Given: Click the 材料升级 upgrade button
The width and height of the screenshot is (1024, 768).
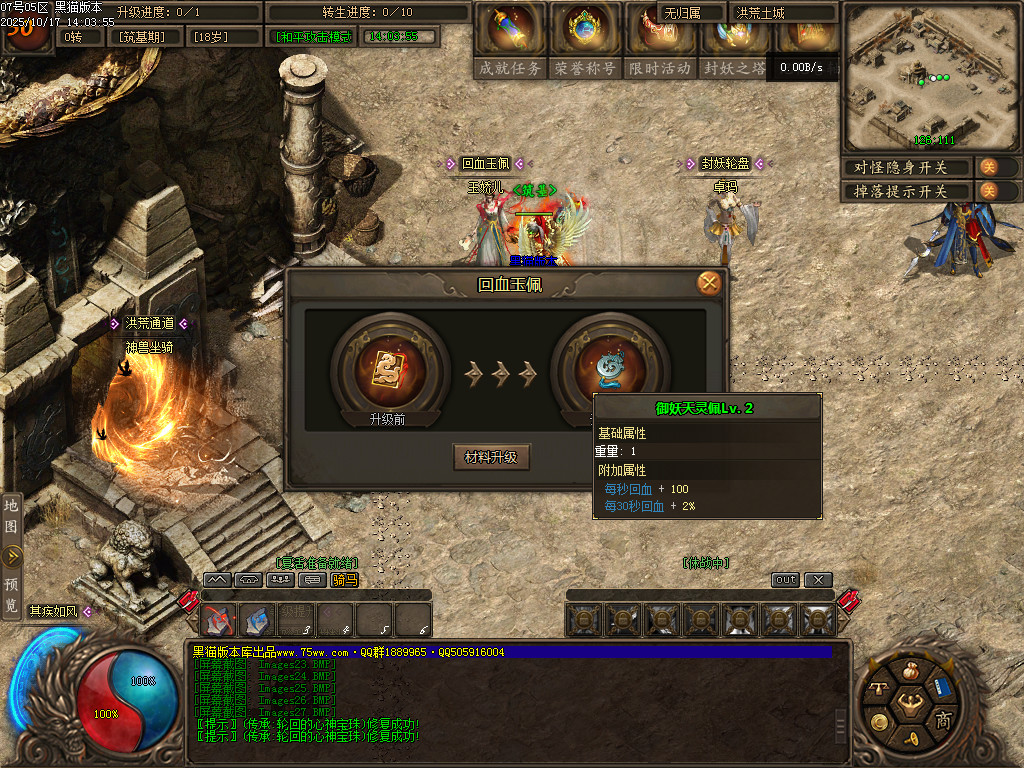Looking at the screenshot, I should click(491, 457).
